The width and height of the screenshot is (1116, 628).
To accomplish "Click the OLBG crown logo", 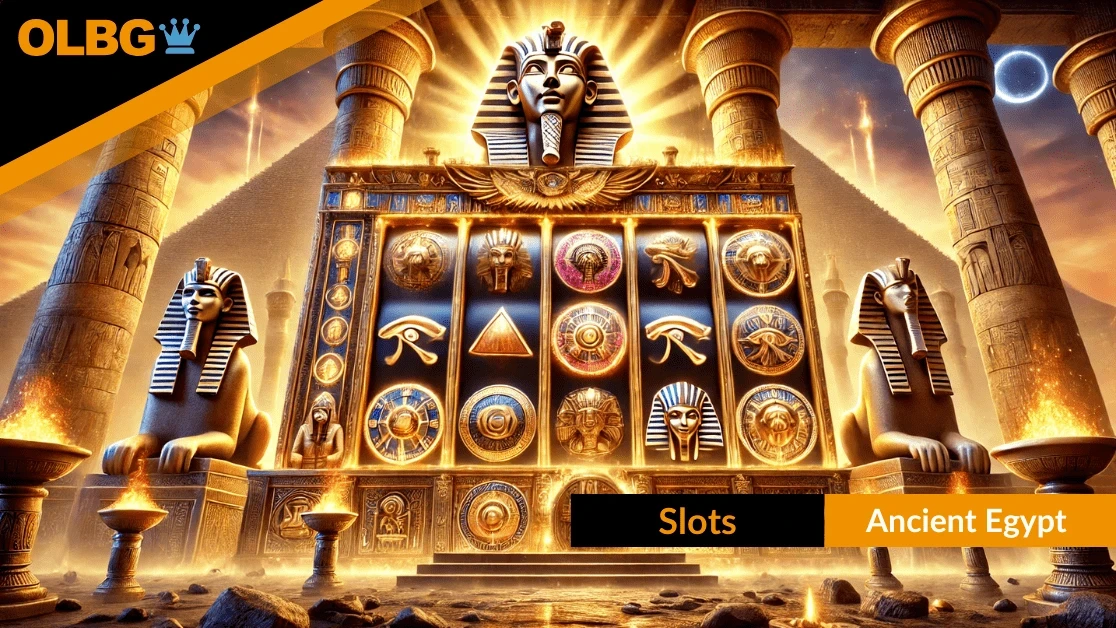I will coord(109,37).
